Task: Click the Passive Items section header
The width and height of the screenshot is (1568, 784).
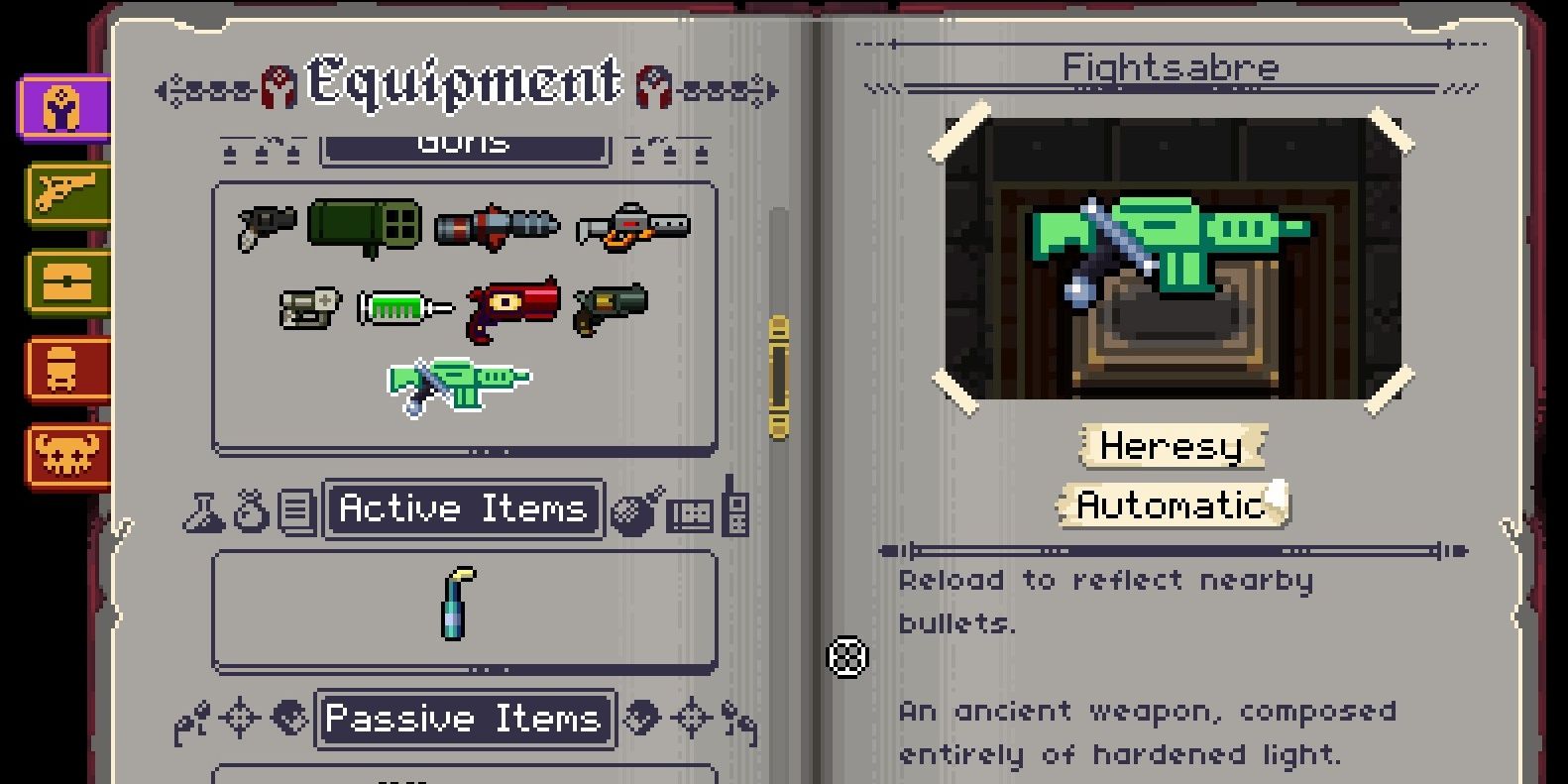Action: (x=464, y=719)
